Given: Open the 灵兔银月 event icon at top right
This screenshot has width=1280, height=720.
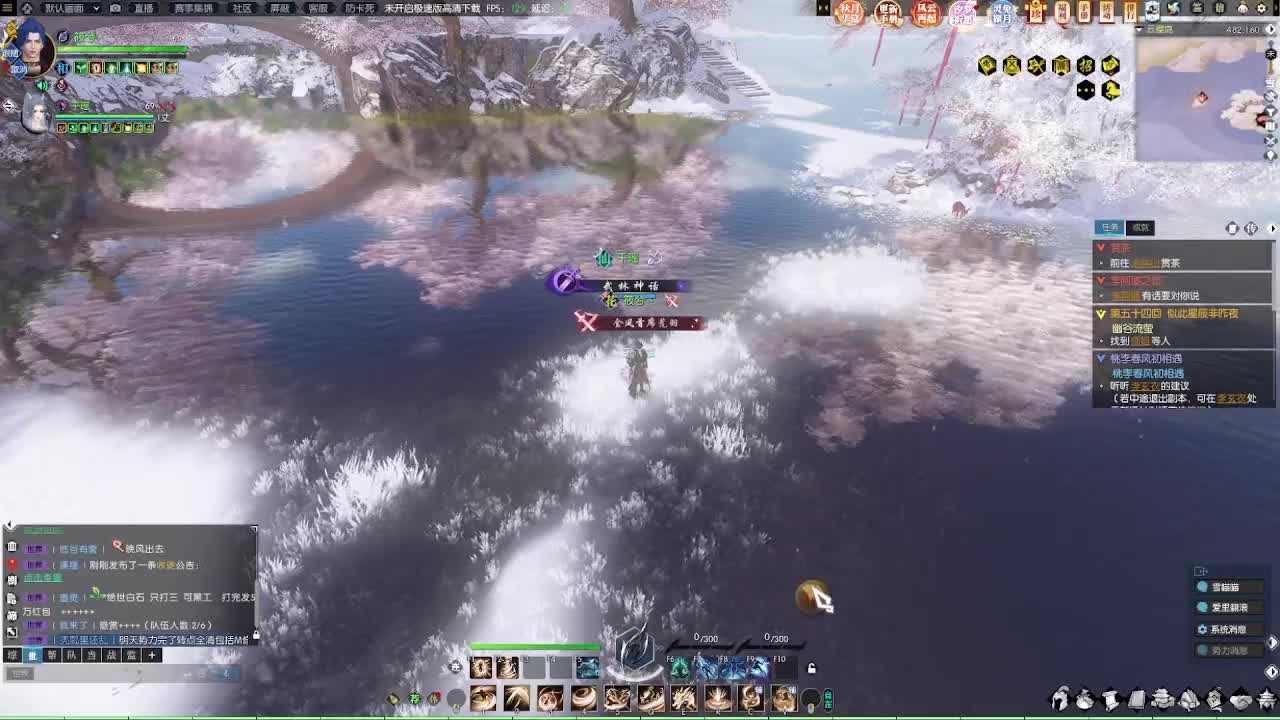Looking at the screenshot, I should tap(1001, 12).
